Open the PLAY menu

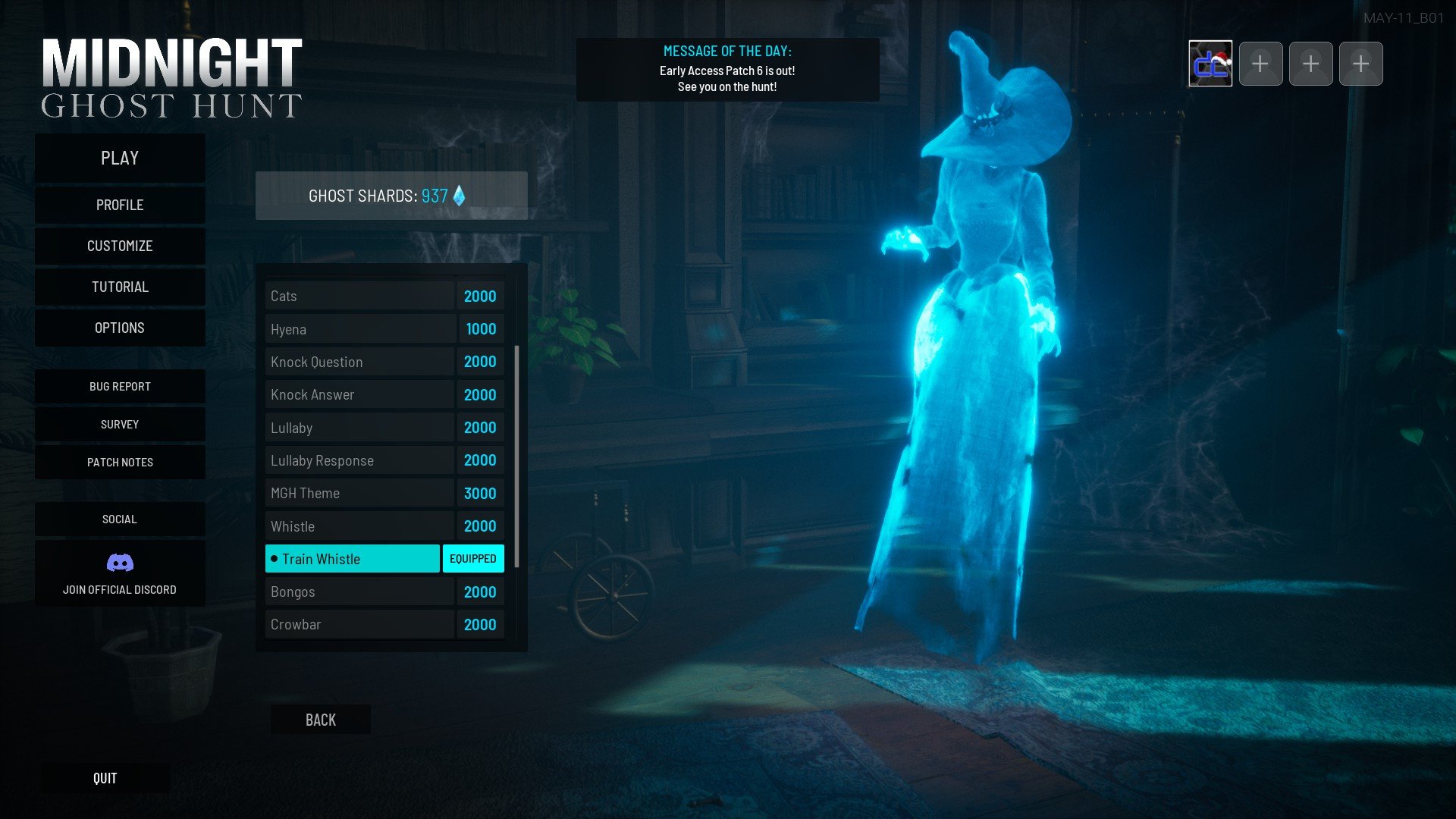120,158
